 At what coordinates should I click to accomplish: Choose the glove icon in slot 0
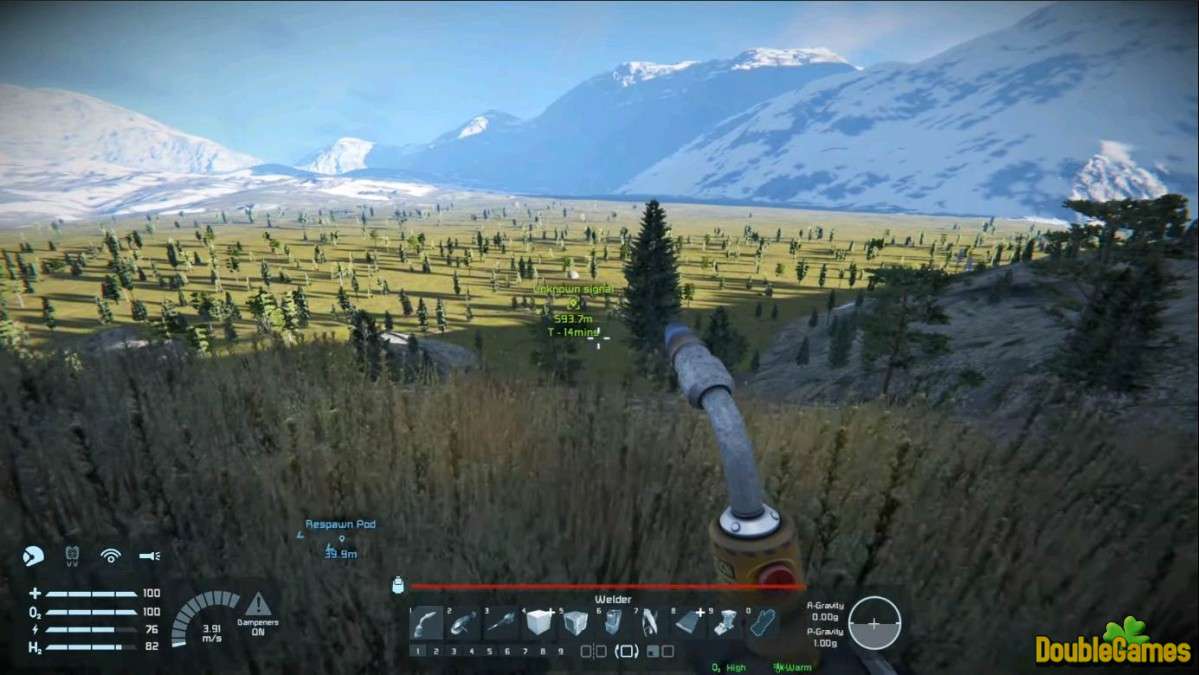click(763, 623)
